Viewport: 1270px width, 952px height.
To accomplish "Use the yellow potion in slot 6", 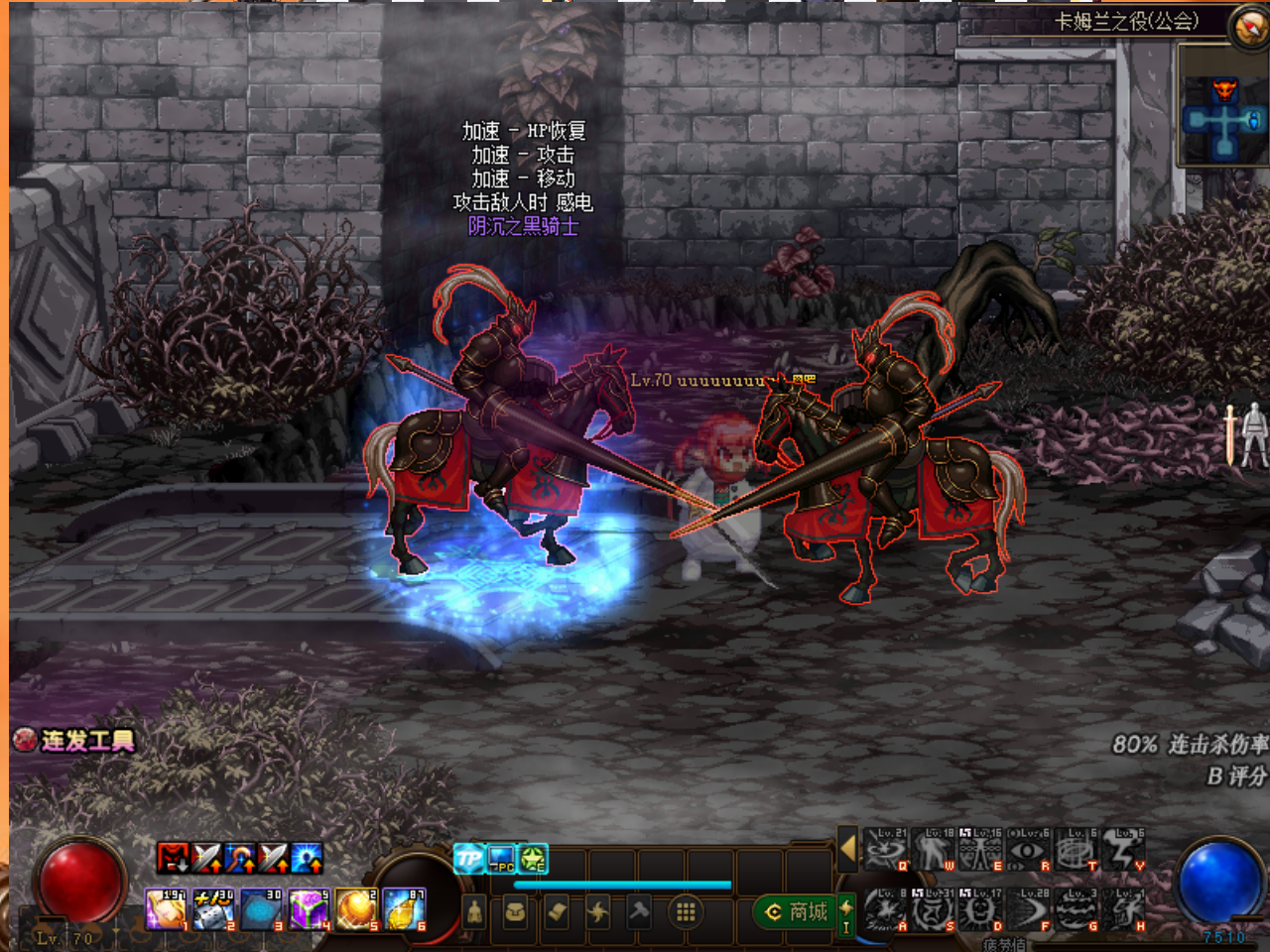I will 404,909.
